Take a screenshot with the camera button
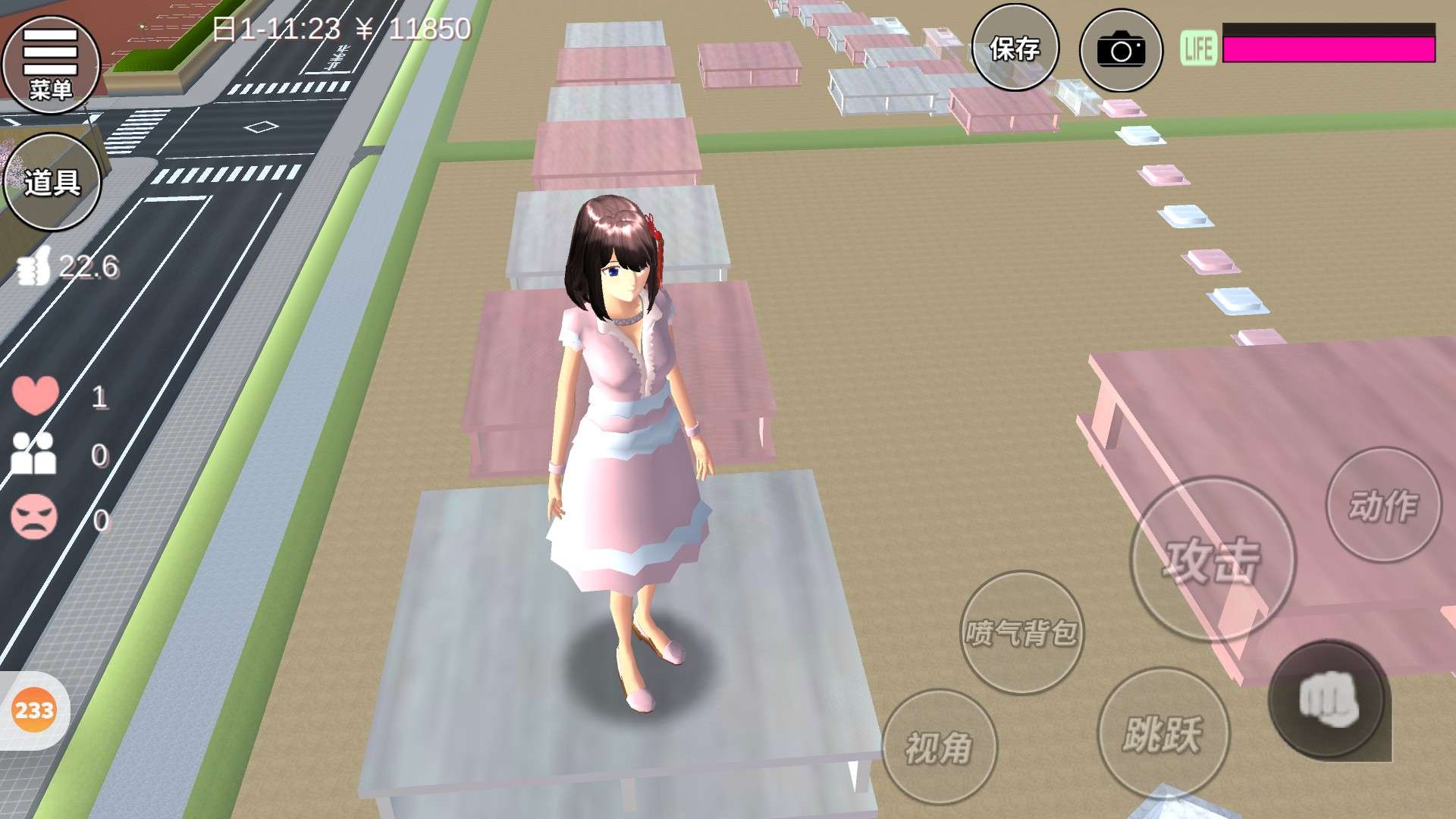The width and height of the screenshot is (1456, 819). pyautogui.click(x=1120, y=51)
